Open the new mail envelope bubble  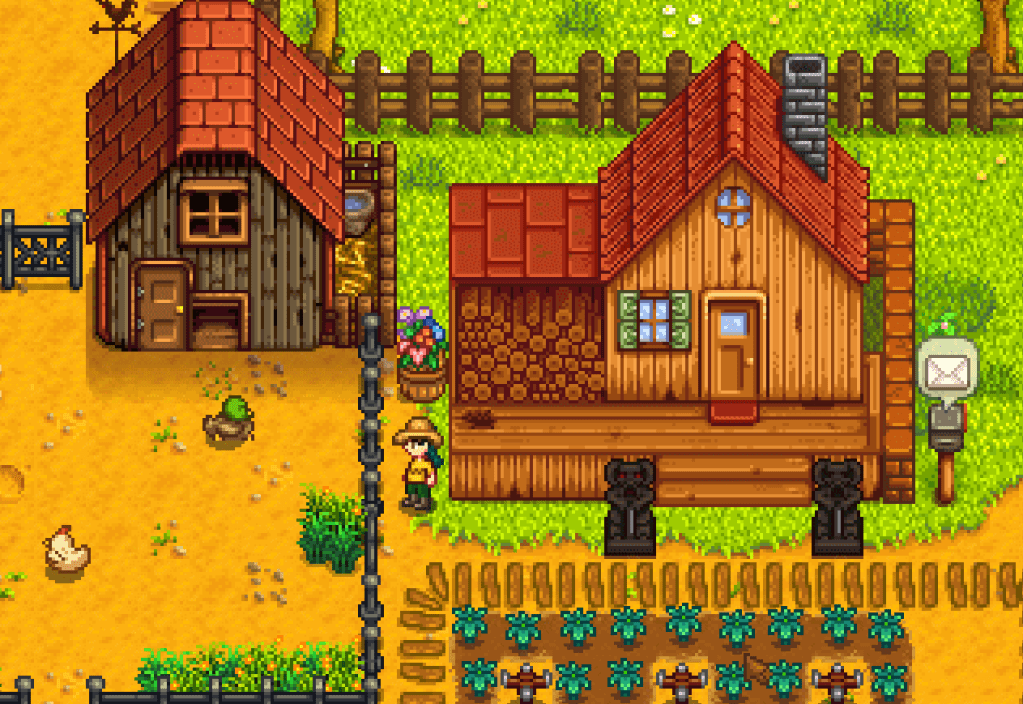945,371
